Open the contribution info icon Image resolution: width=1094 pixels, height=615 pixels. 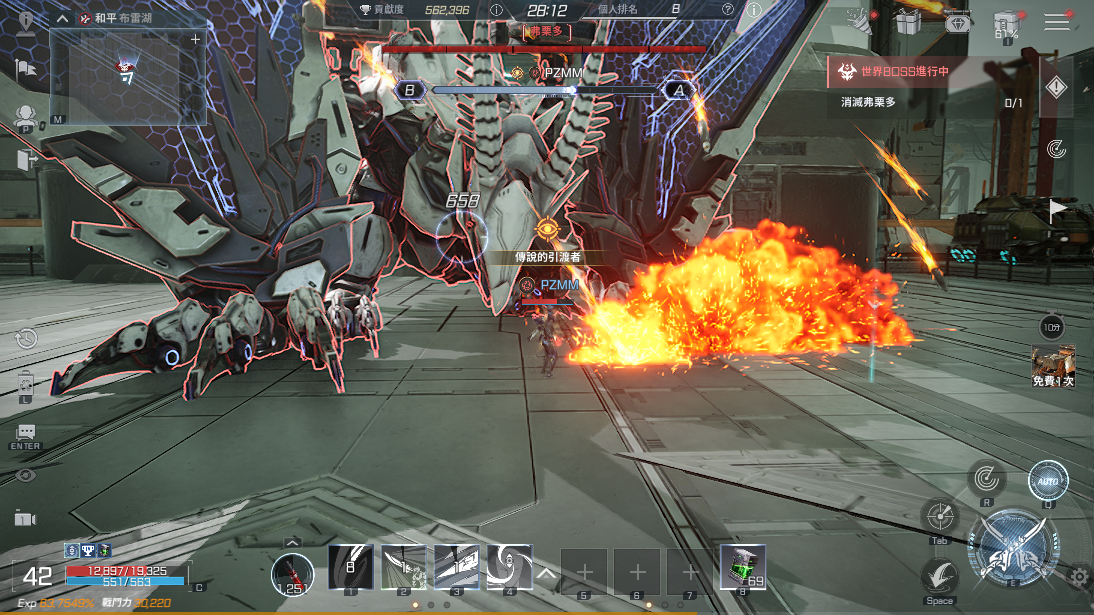[x=497, y=10]
